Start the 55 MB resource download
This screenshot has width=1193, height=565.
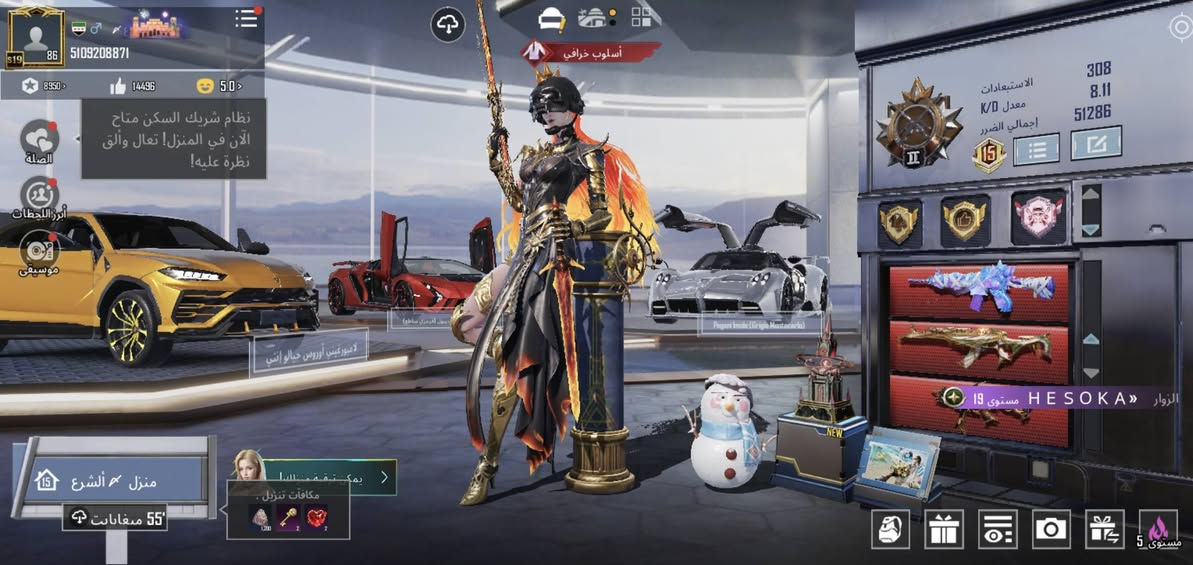[114, 518]
